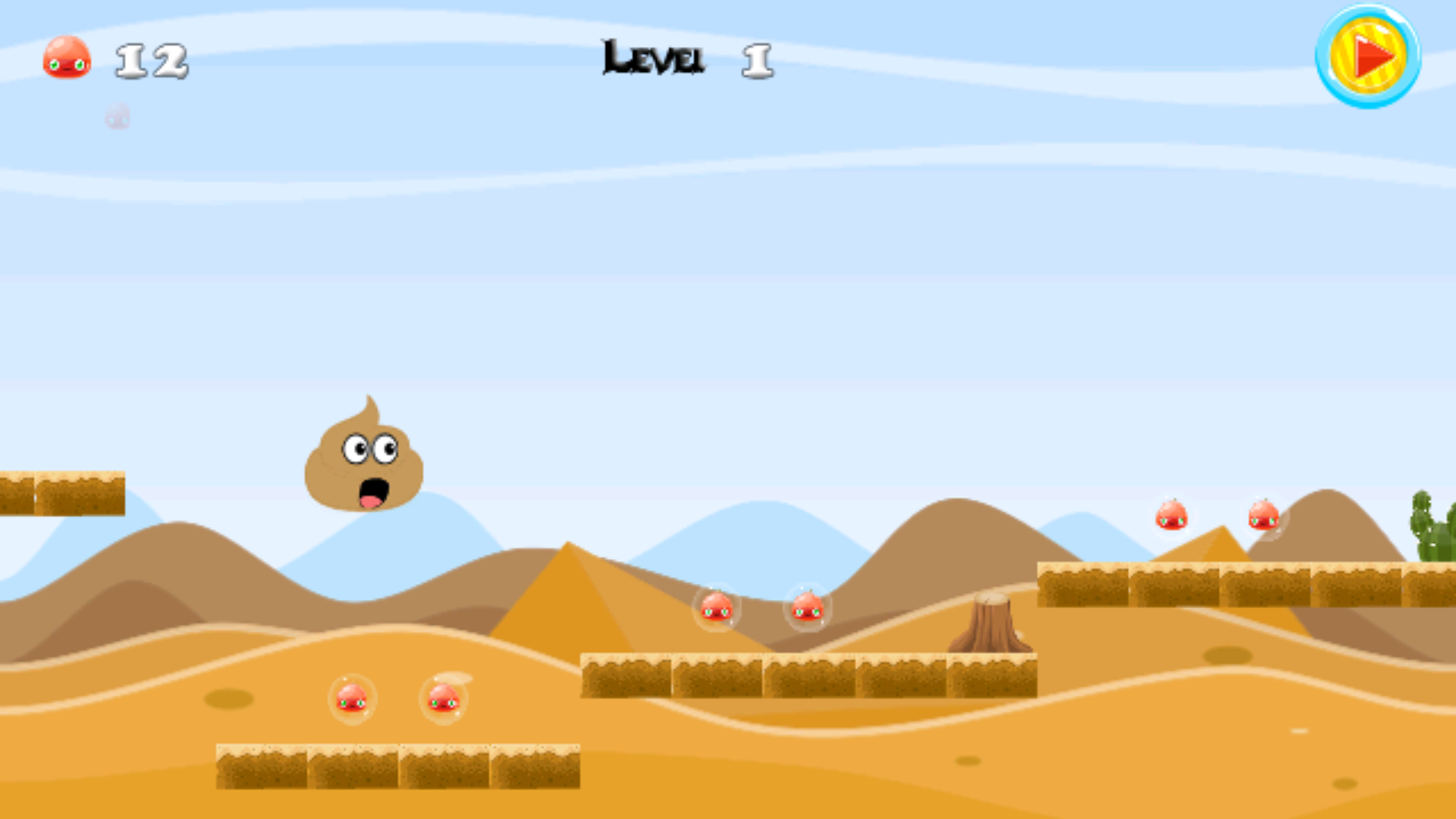Tap the second bubbled jelly above bottom platform
The image size is (1456, 819).
coord(445,699)
